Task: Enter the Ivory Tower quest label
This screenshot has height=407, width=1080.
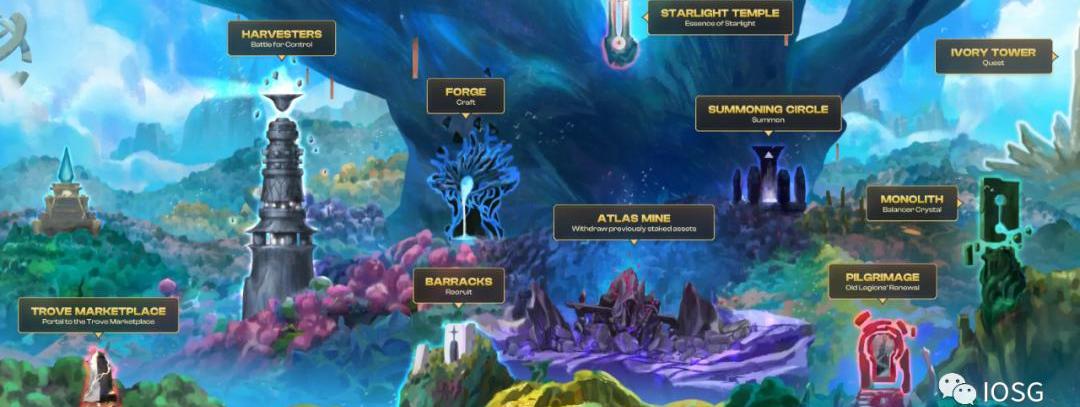Action: coord(993,56)
